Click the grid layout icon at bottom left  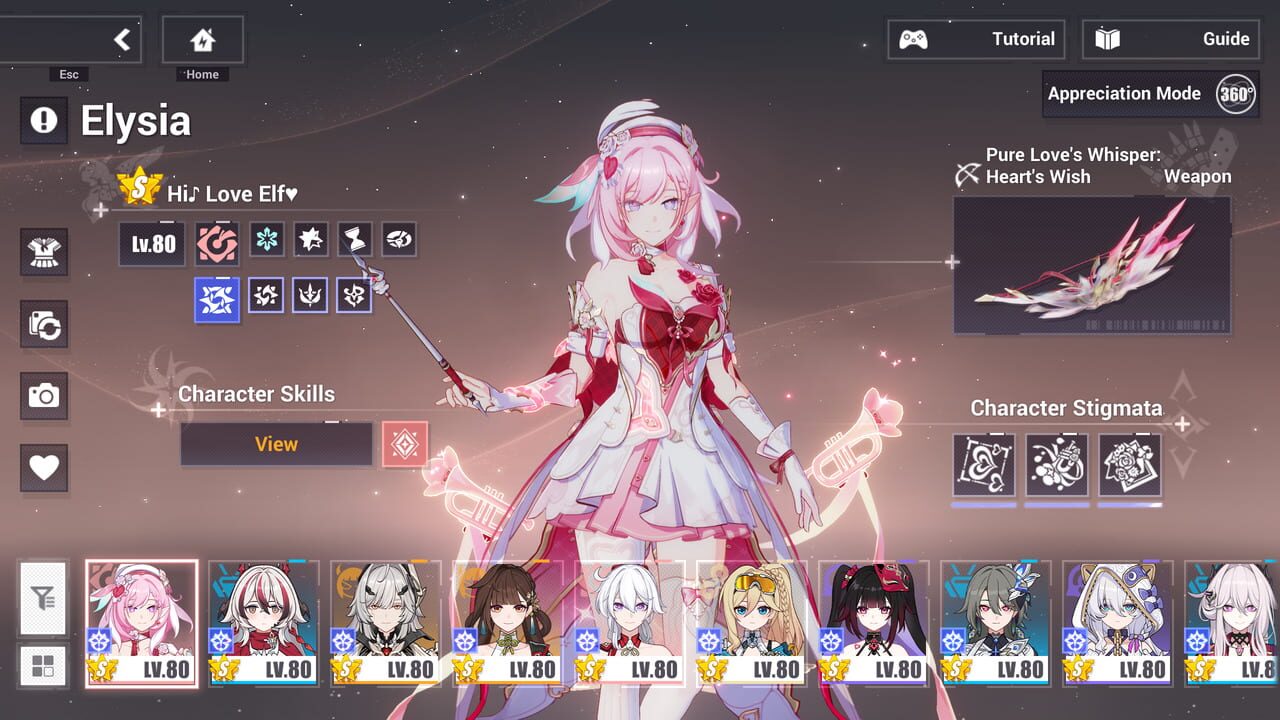click(44, 666)
